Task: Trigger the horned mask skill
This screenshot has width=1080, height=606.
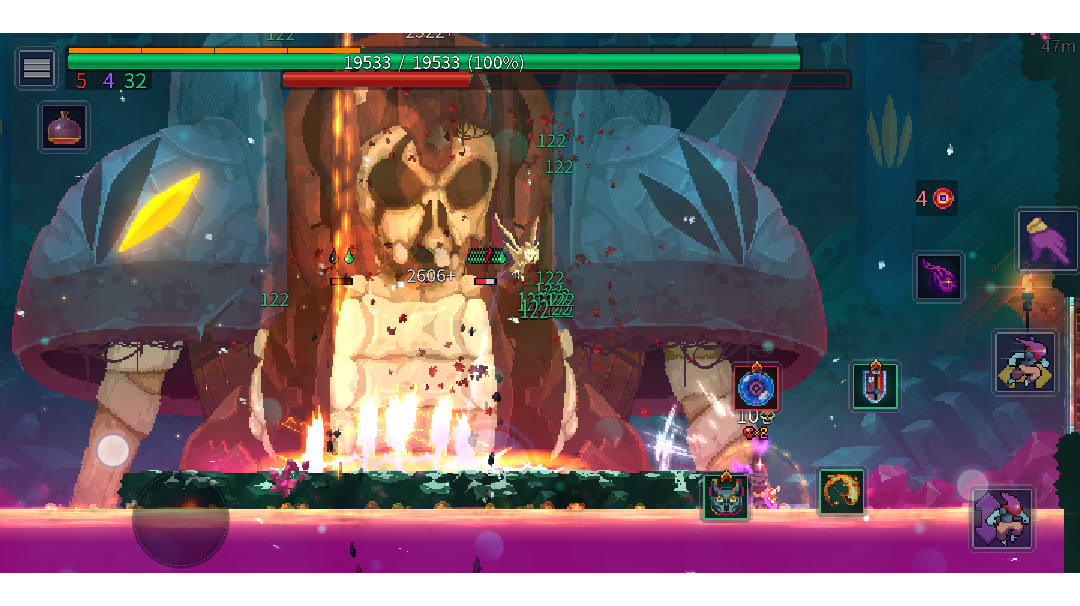Action: click(x=725, y=496)
